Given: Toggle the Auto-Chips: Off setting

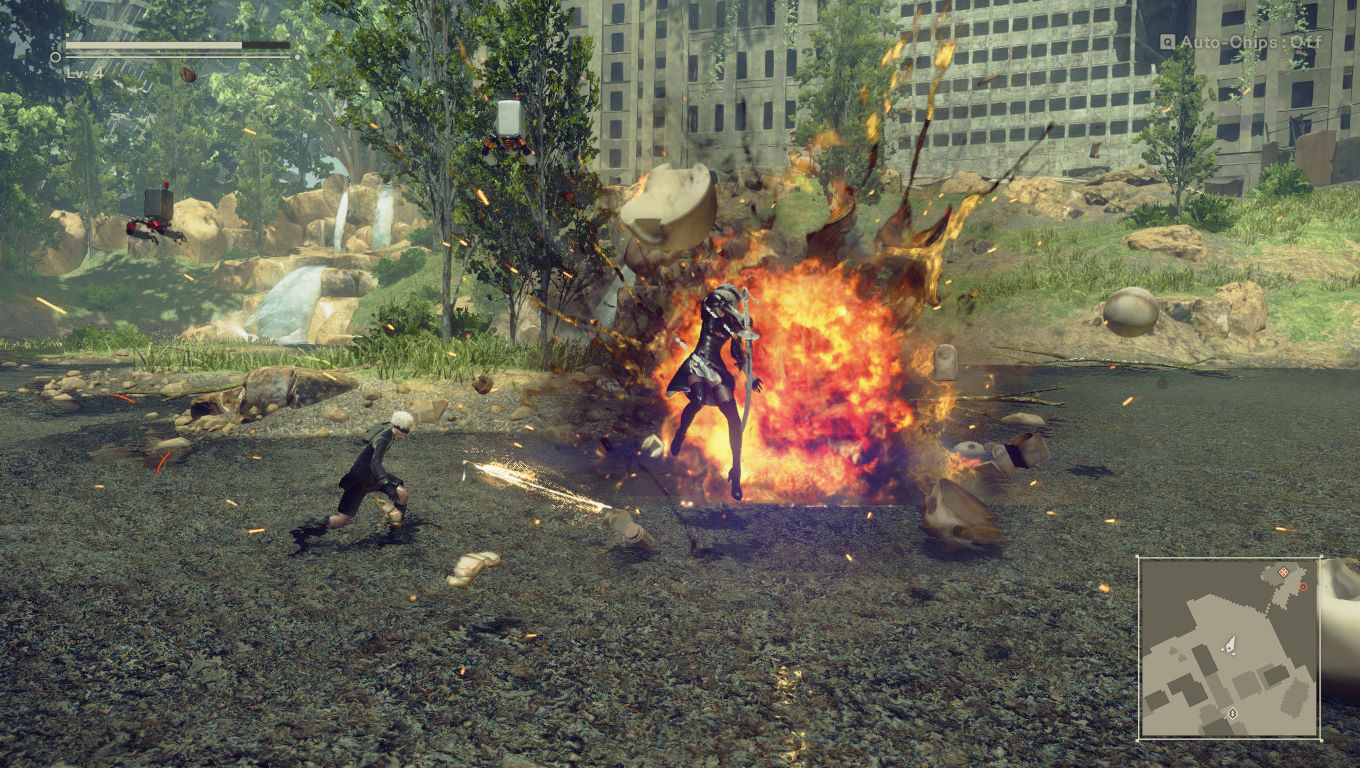Looking at the screenshot, I should click(x=1241, y=42).
